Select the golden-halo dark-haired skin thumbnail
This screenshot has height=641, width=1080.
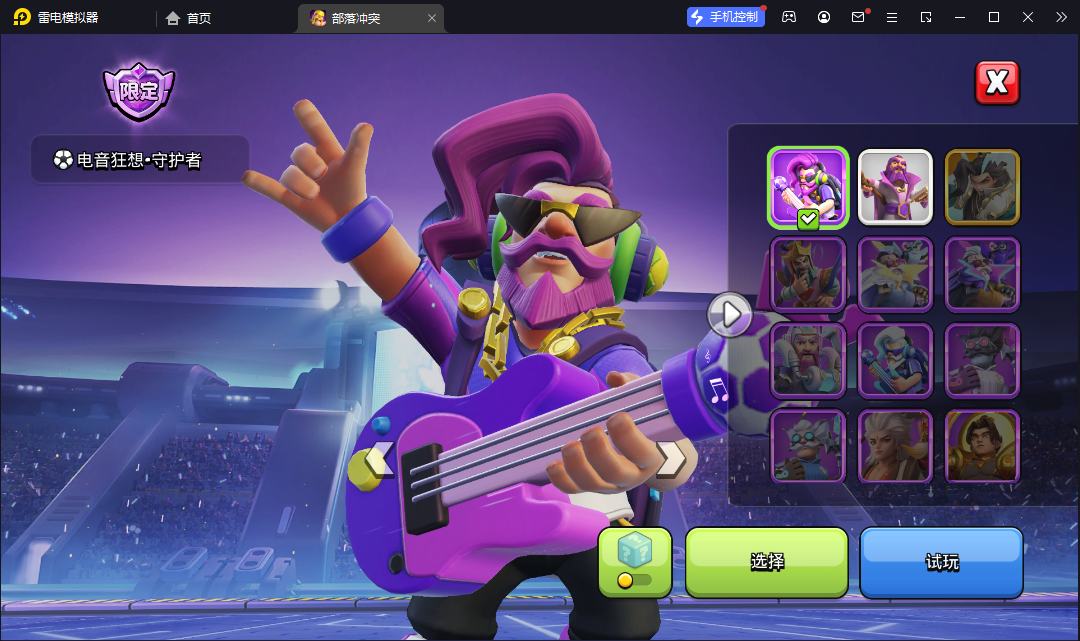pos(982,446)
